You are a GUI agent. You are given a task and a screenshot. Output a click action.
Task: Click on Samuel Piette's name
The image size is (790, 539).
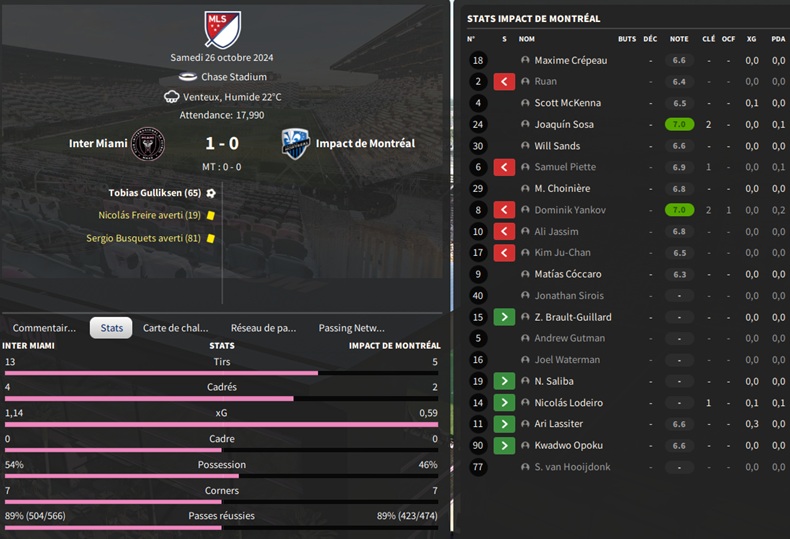tap(565, 167)
